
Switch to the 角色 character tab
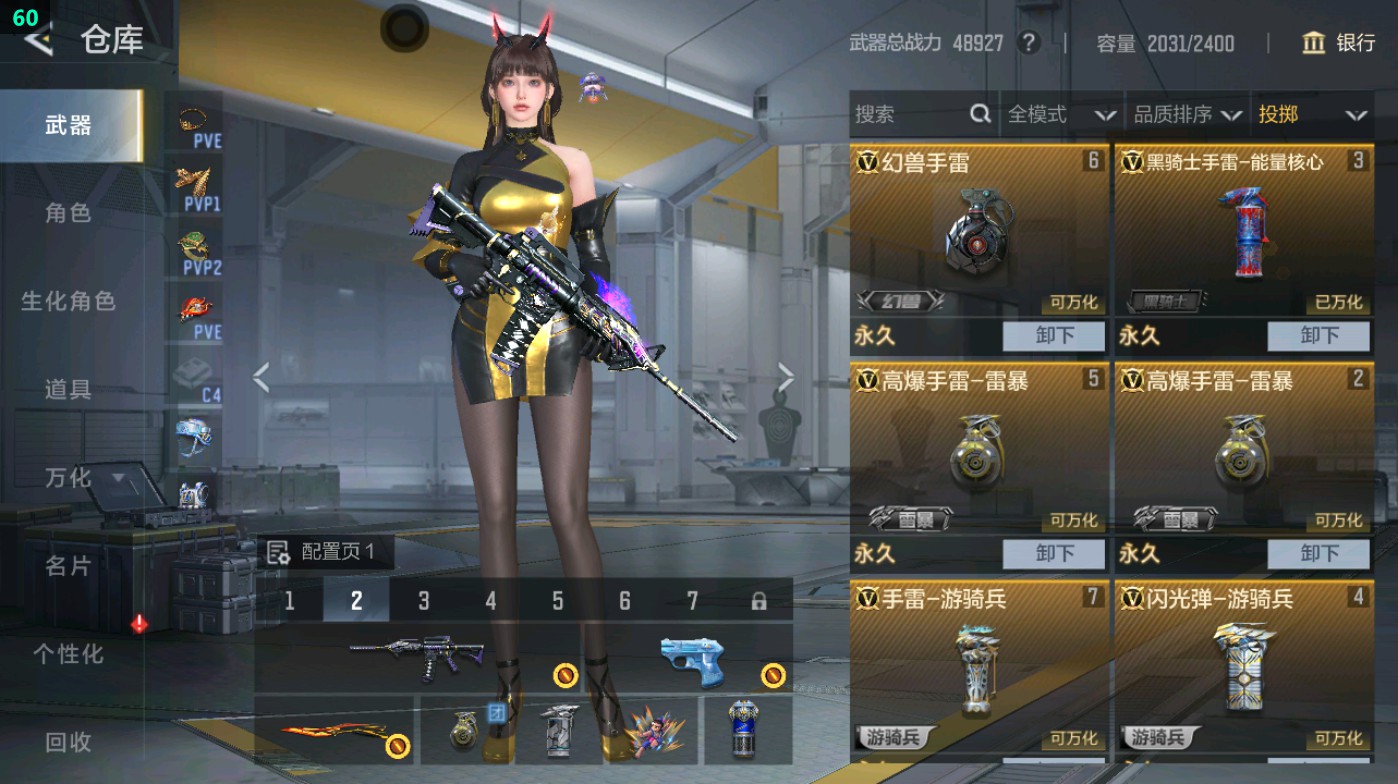coord(67,213)
